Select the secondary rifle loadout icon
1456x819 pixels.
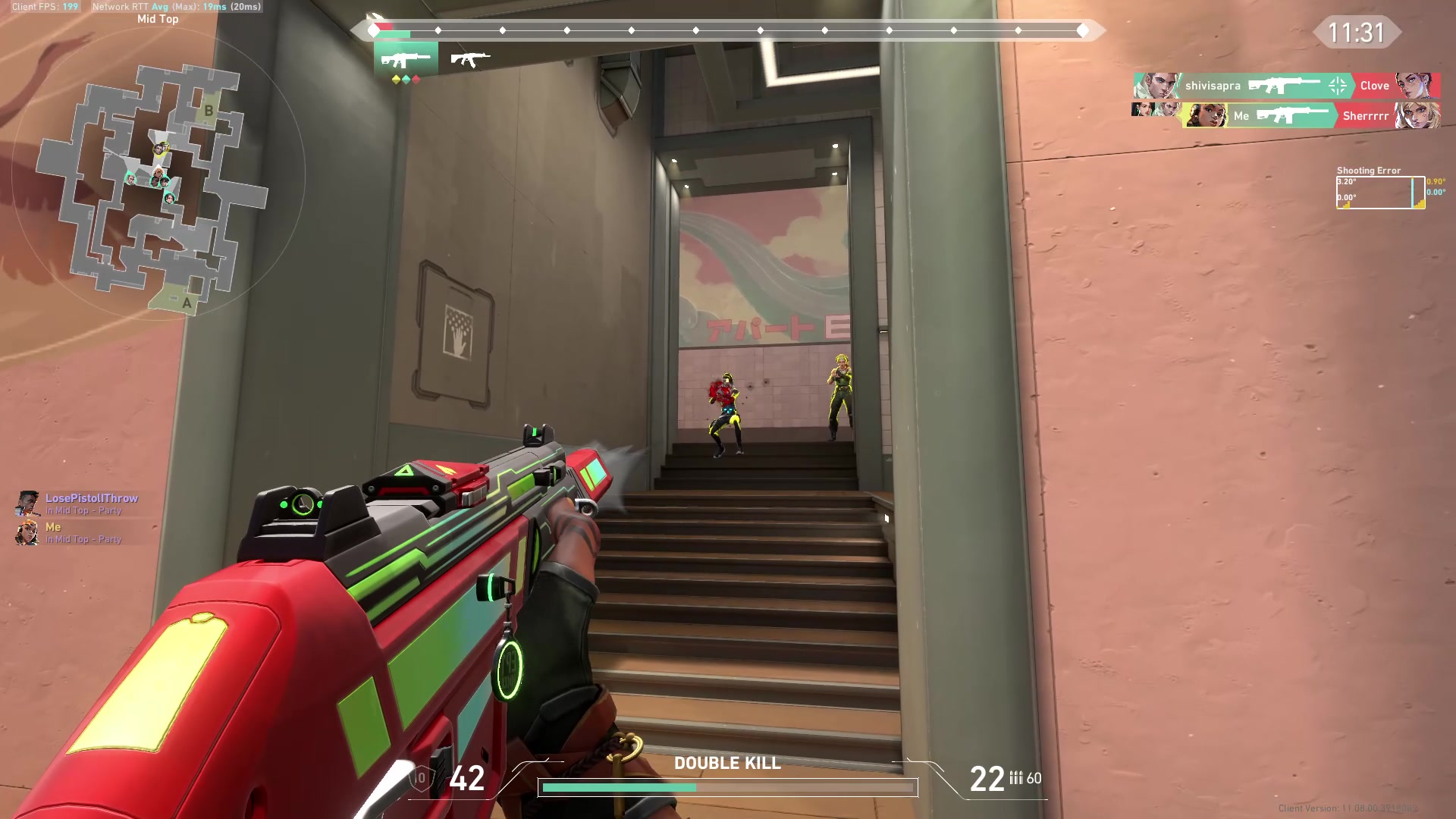pos(470,58)
